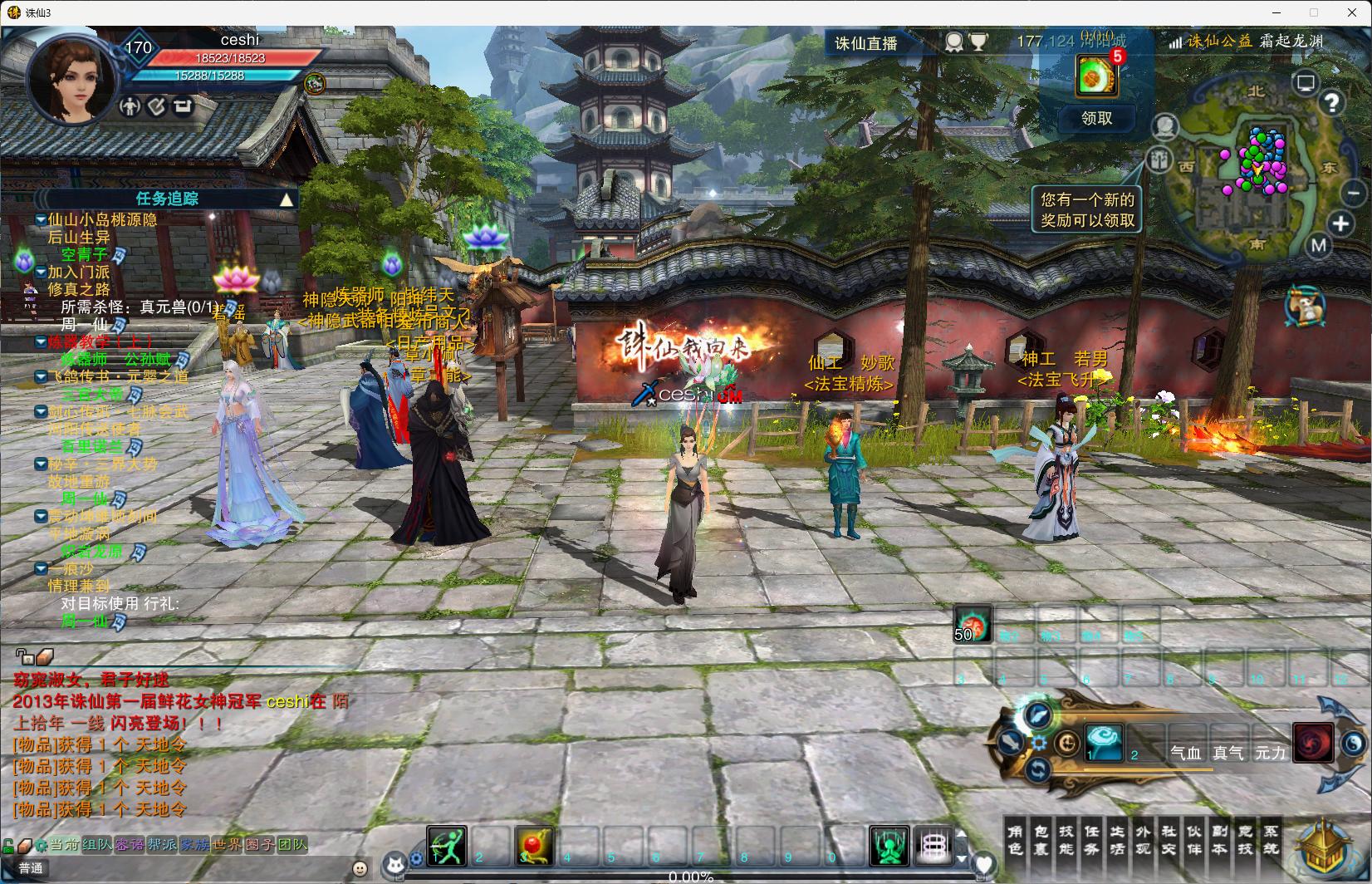Activate the green archer skill in hotbar
1372x884 pixels.
coord(447,846)
